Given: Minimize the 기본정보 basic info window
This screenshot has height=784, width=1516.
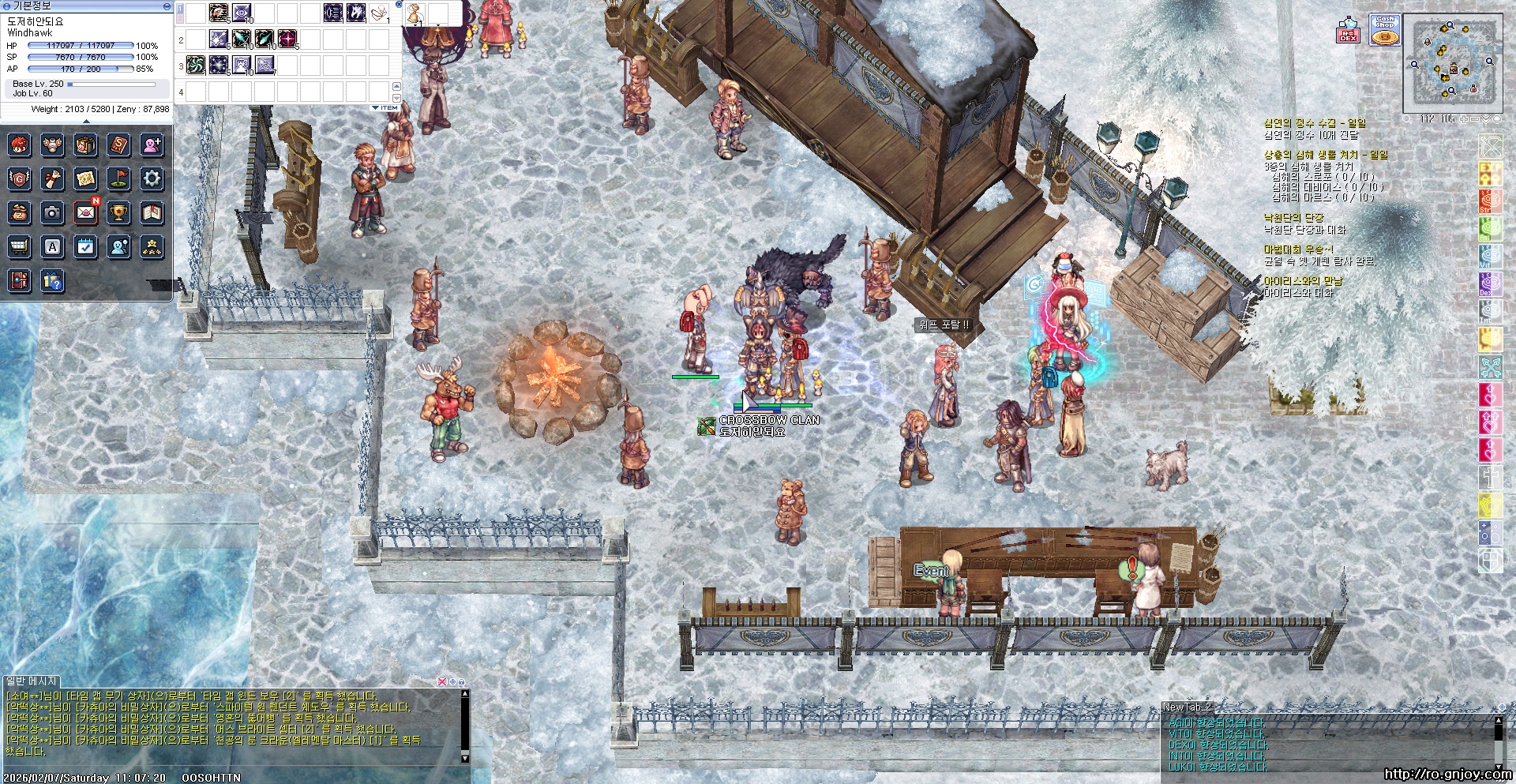Looking at the screenshot, I should 166,6.
